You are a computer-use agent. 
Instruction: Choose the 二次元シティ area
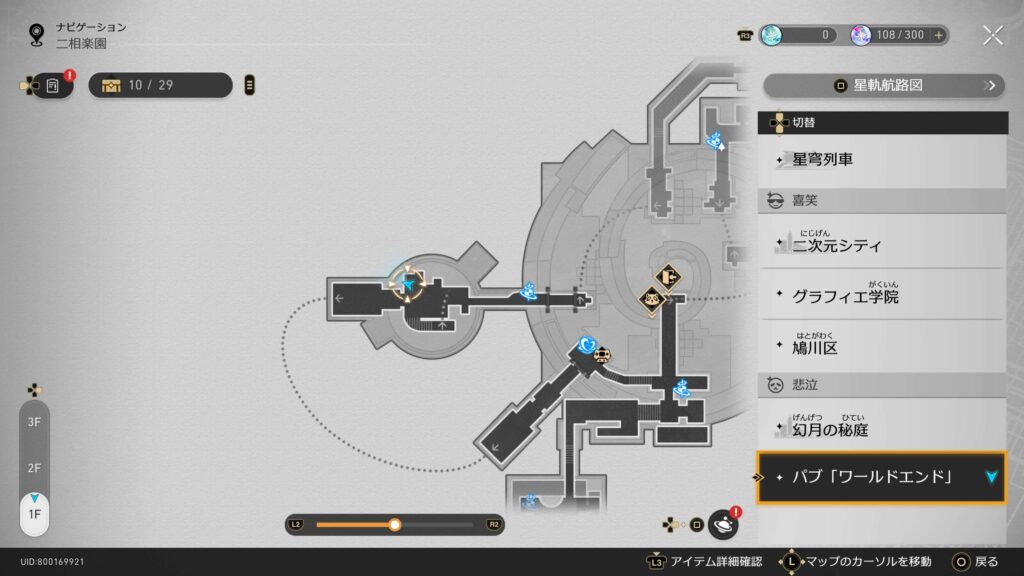(x=882, y=243)
